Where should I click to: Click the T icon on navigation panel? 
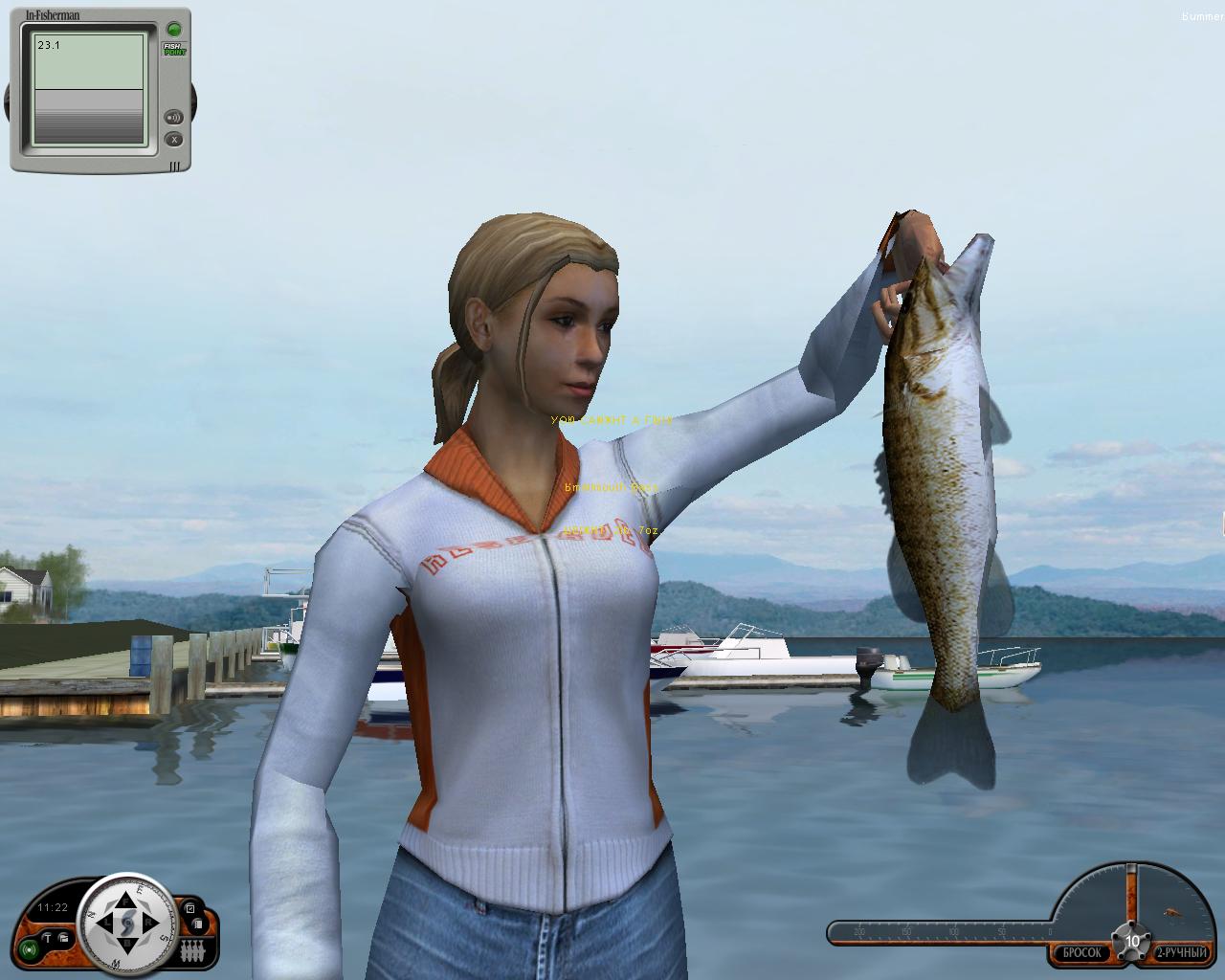tap(47, 938)
